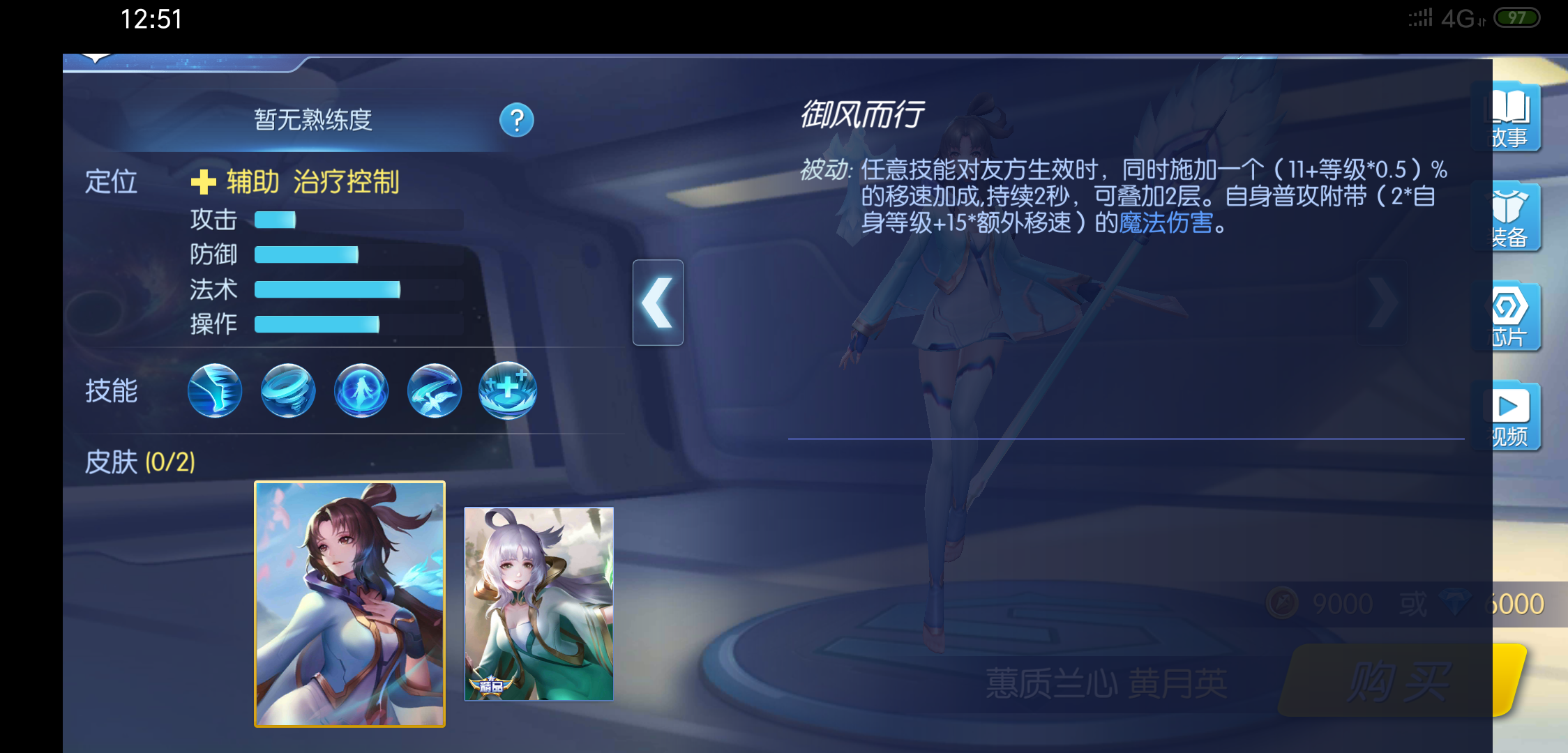
Task: View the third ability icon
Action: click(x=361, y=391)
